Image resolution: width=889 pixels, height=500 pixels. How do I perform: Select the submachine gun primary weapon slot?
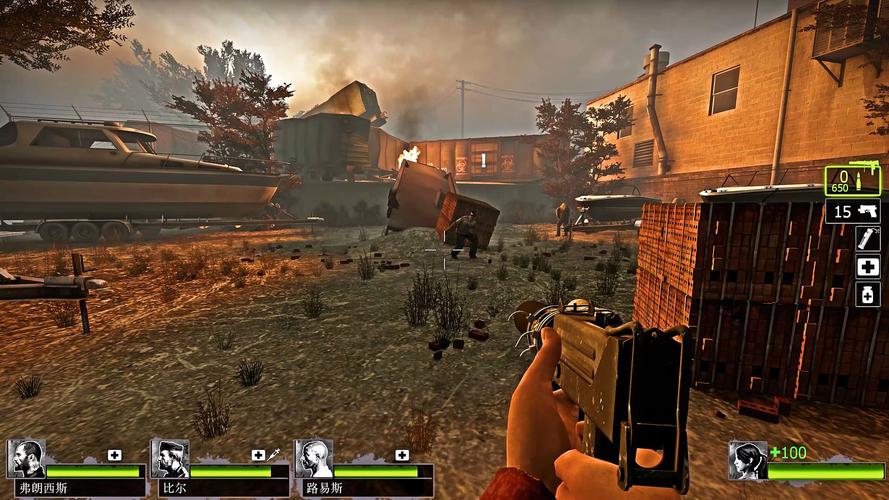pyautogui.click(x=852, y=180)
